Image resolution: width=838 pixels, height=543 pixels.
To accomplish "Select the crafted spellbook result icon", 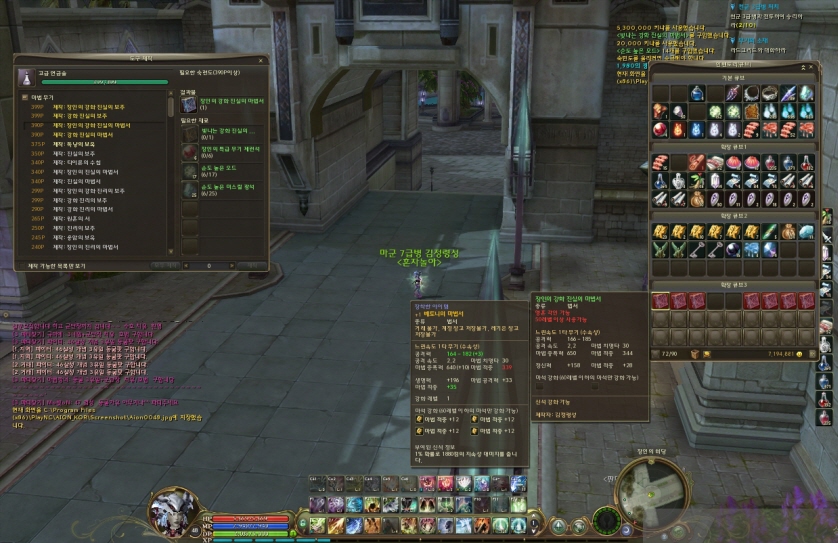I will tap(188, 103).
